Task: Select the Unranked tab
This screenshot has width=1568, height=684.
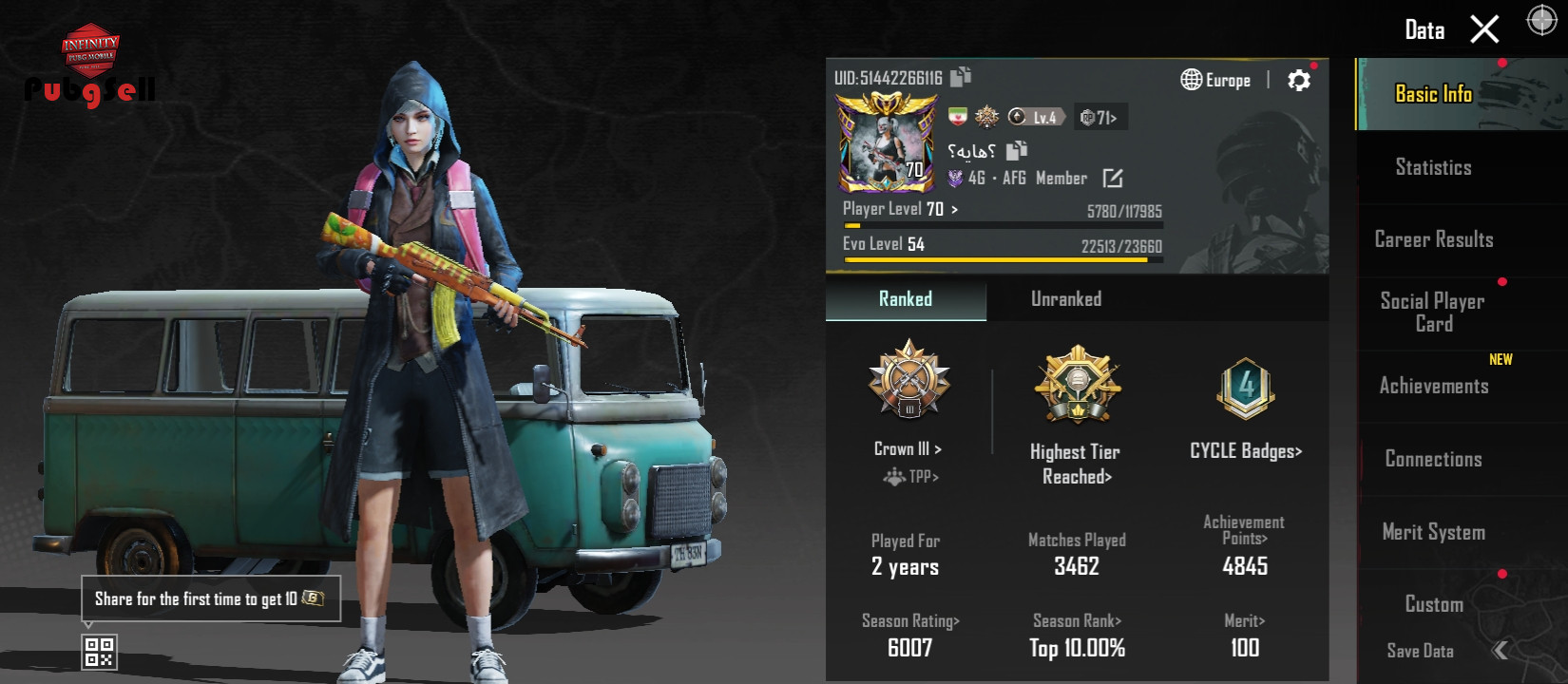Action: click(x=1066, y=299)
